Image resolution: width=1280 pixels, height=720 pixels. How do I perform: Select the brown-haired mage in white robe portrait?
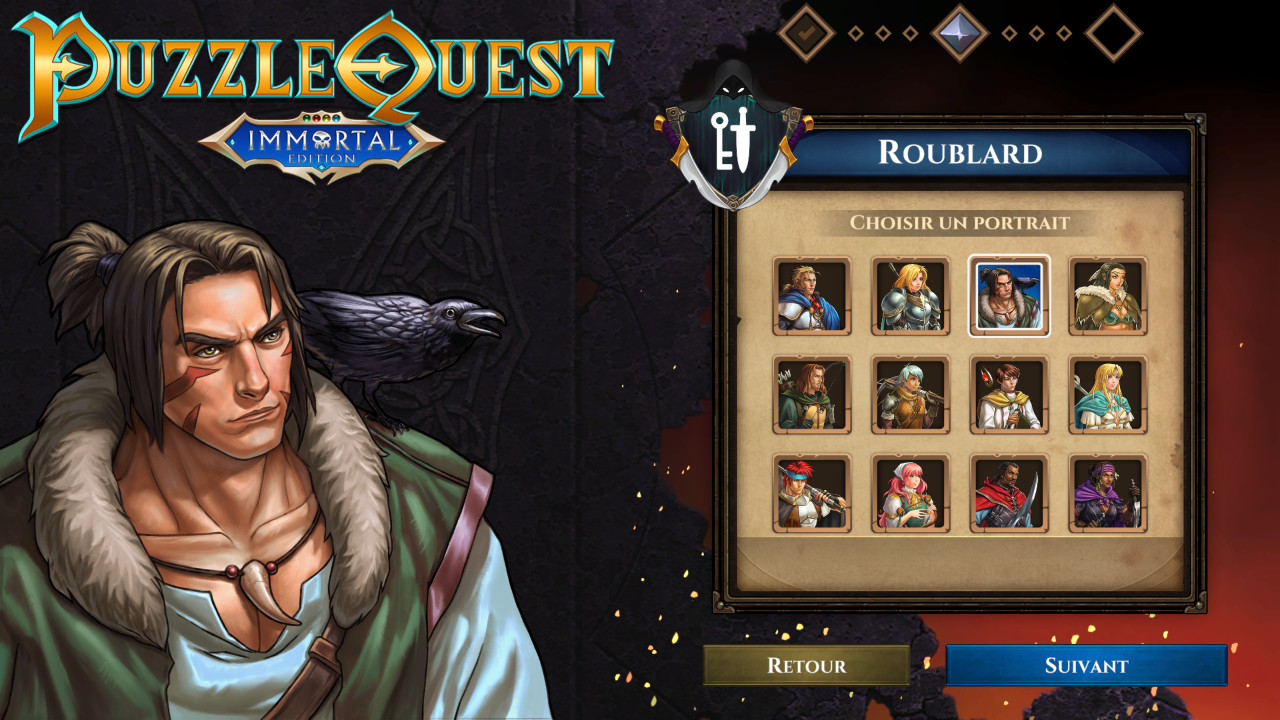click(1009, 395)
